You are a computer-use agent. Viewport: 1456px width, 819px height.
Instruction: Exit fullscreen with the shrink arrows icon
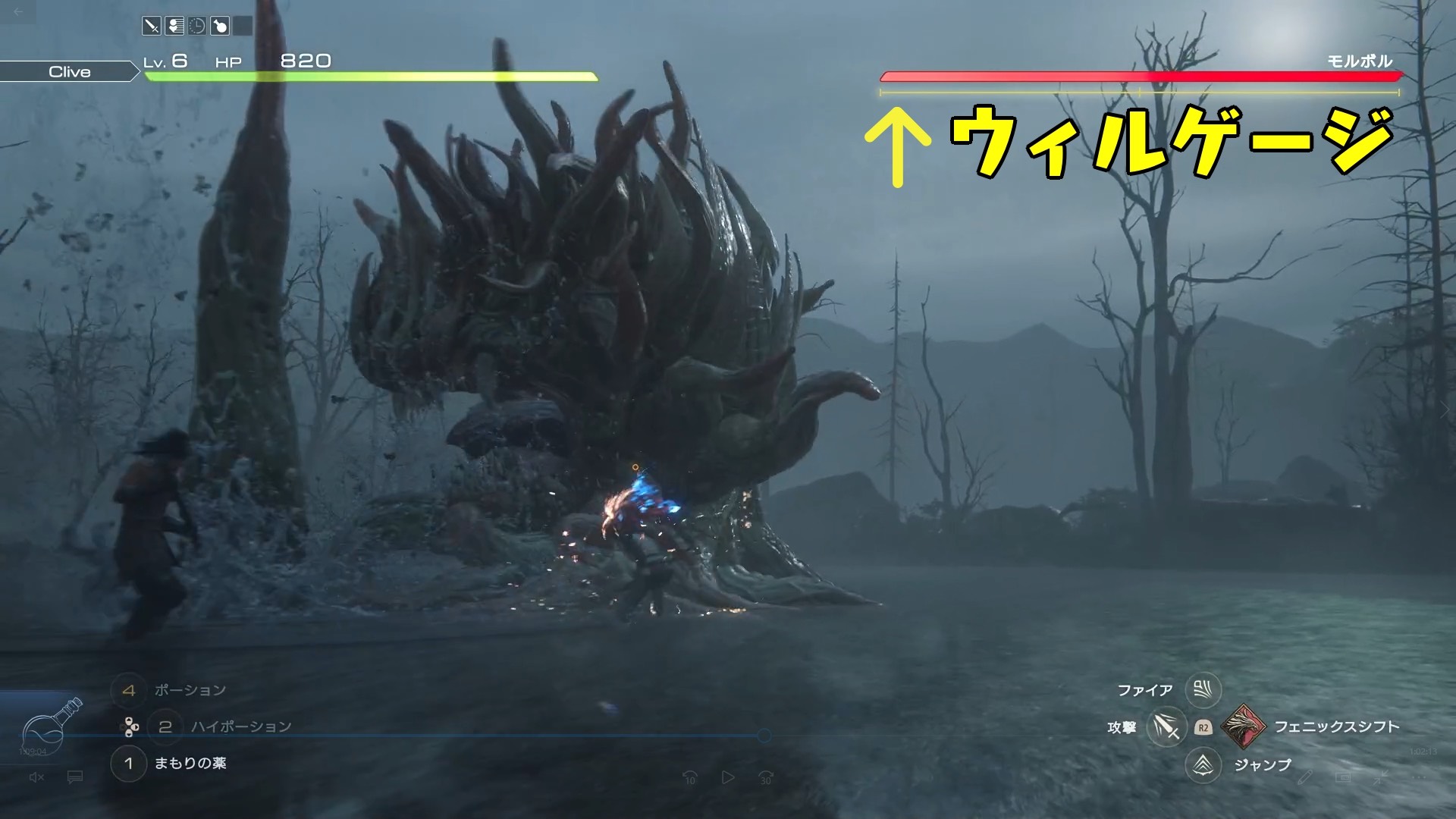tap(1380, 778)
